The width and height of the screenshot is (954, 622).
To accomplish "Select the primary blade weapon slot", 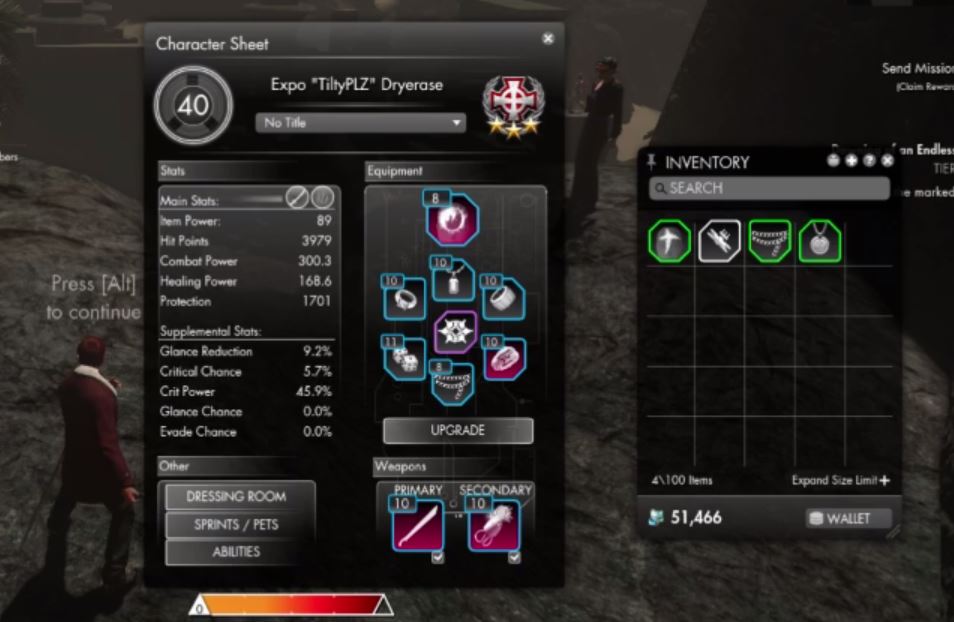I will 418,524.
